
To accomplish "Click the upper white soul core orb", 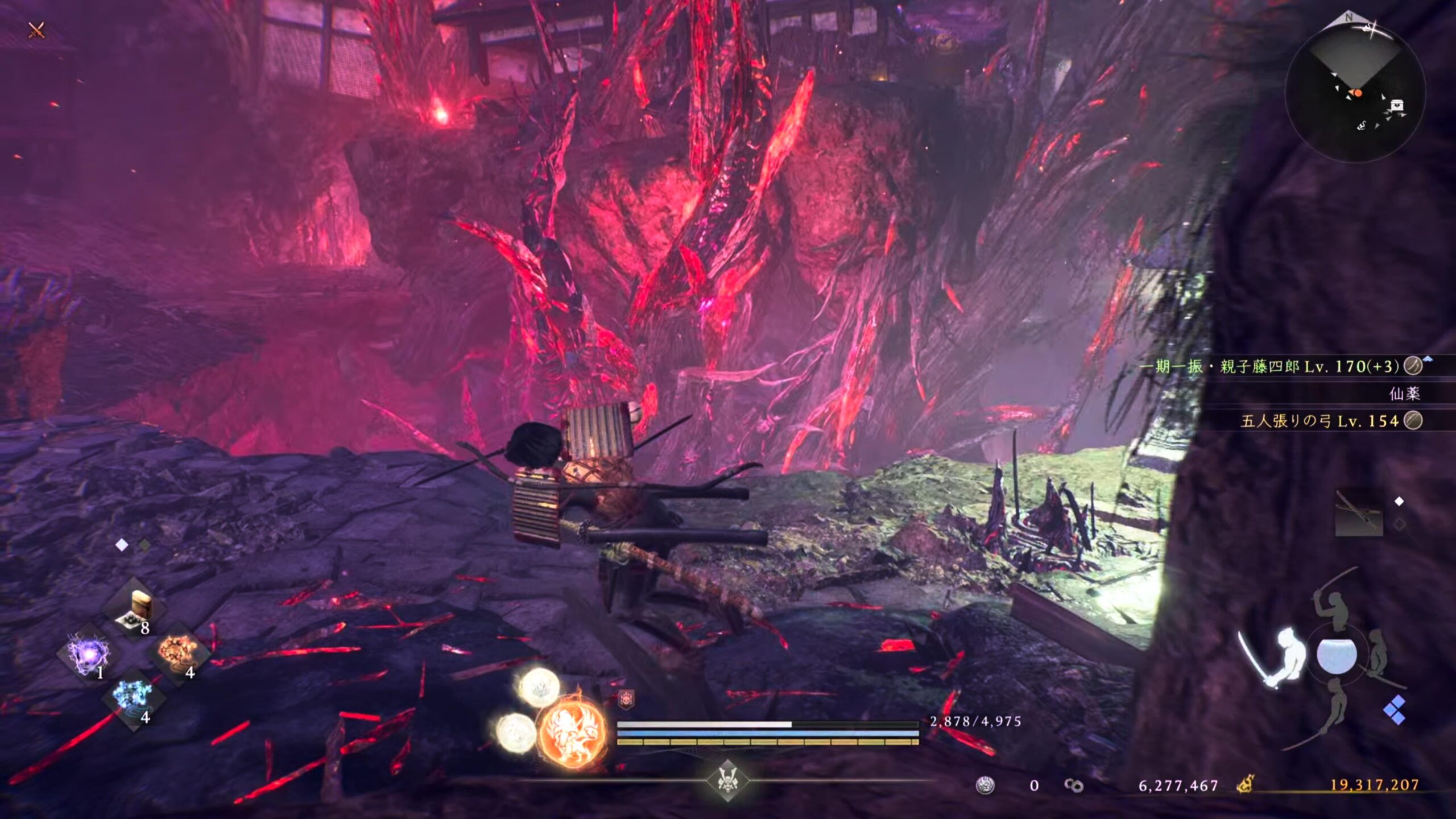I will 540,687.
